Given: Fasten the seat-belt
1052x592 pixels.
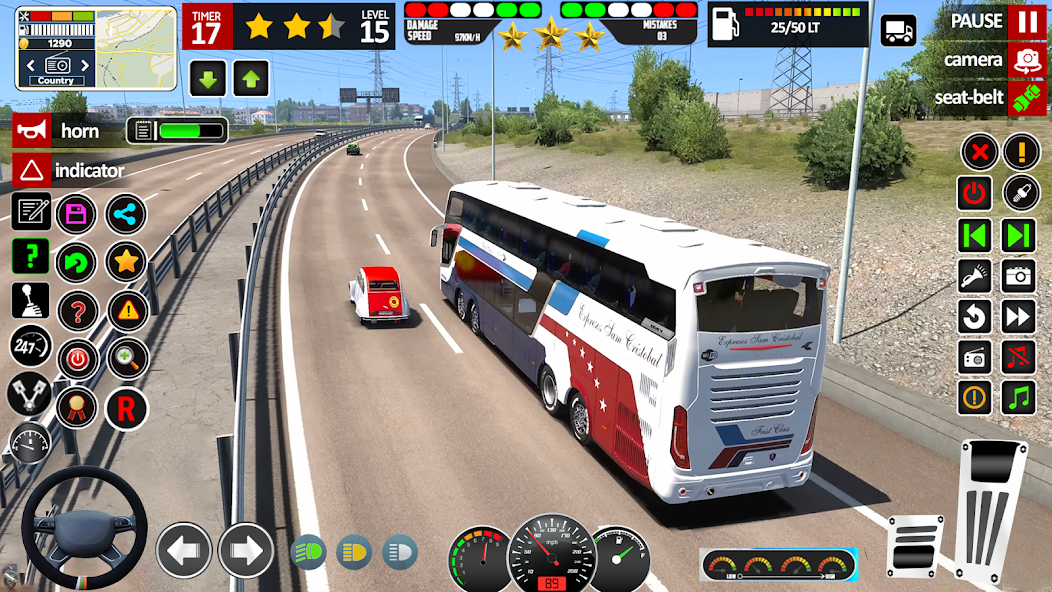Looking at the screenshot, I should point(1026,98).
